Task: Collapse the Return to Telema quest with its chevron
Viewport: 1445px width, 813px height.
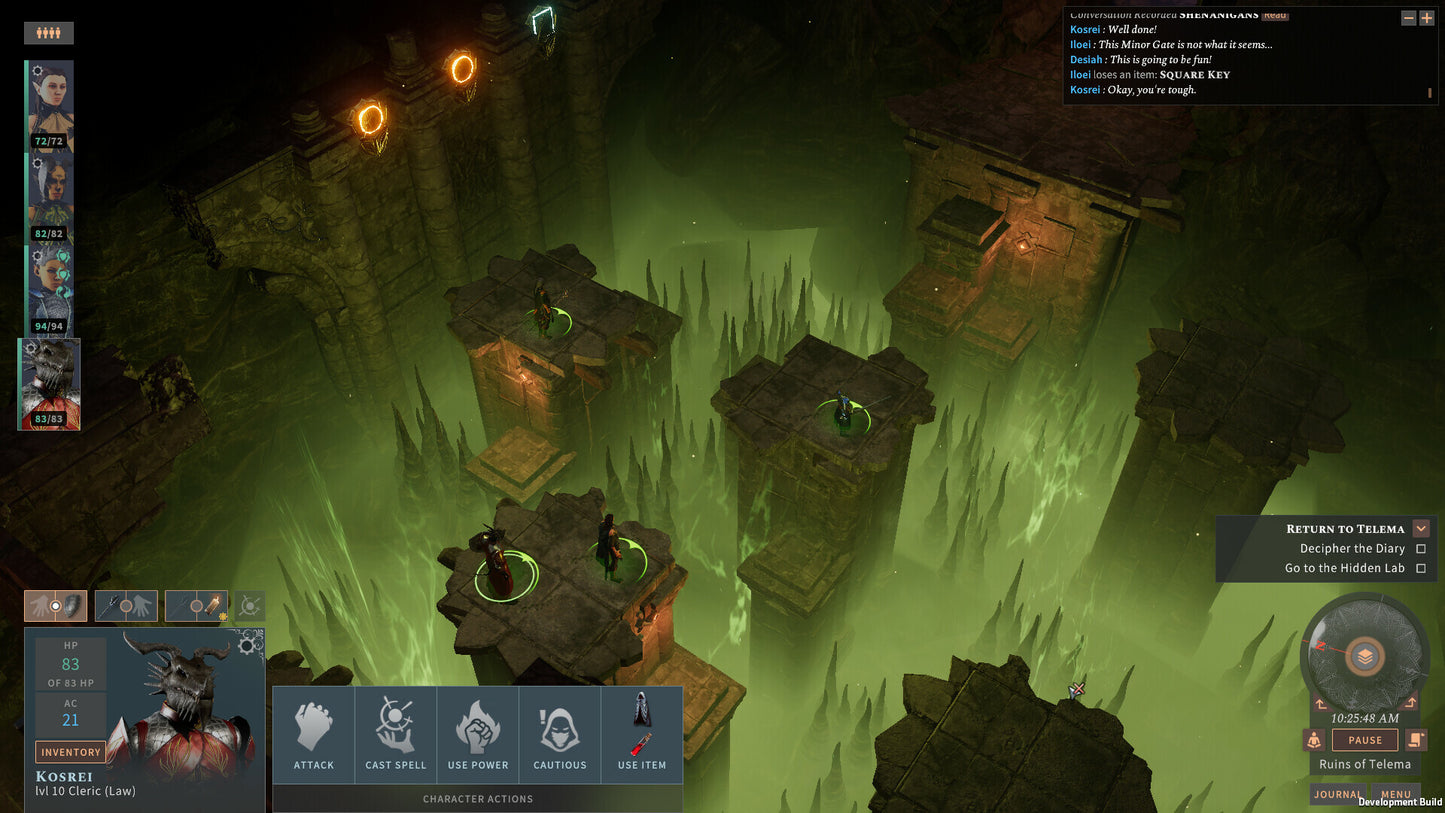Action: point(1421,528)
